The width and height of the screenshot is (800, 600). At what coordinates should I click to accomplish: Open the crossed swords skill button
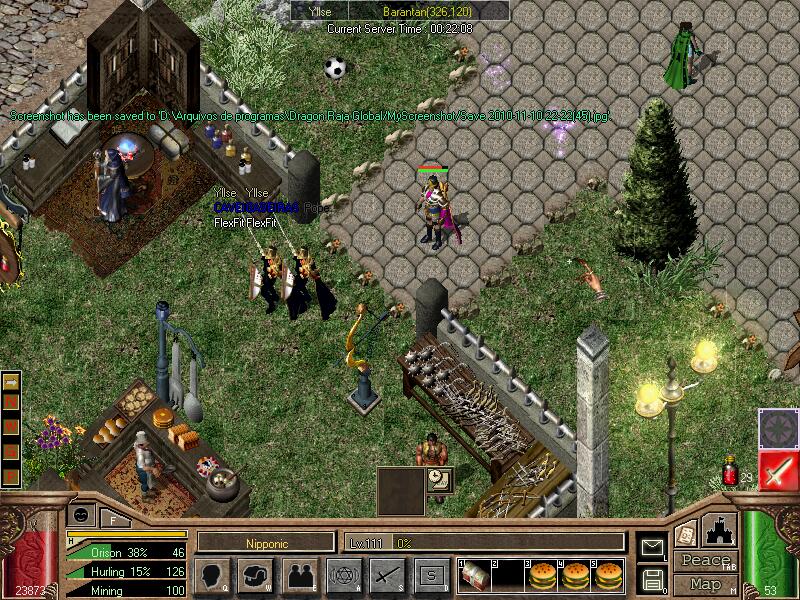click(388, 575)
